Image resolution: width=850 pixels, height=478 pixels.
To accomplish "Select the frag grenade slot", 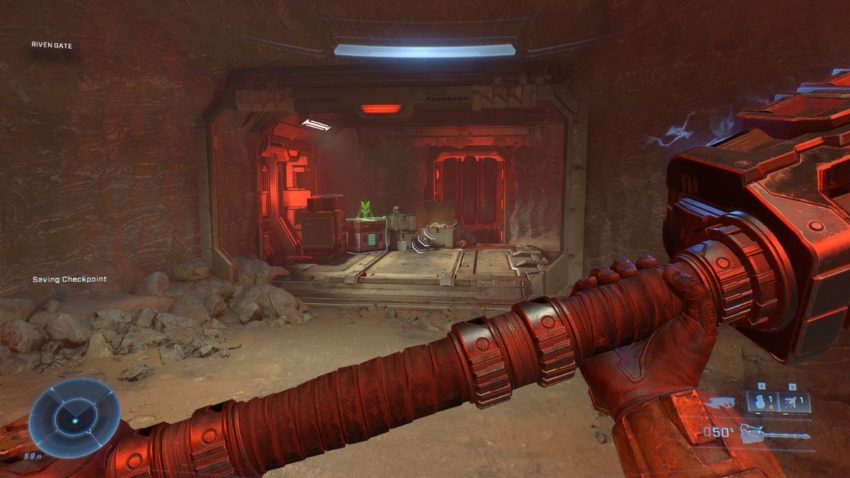I will [x=763, y=402].
